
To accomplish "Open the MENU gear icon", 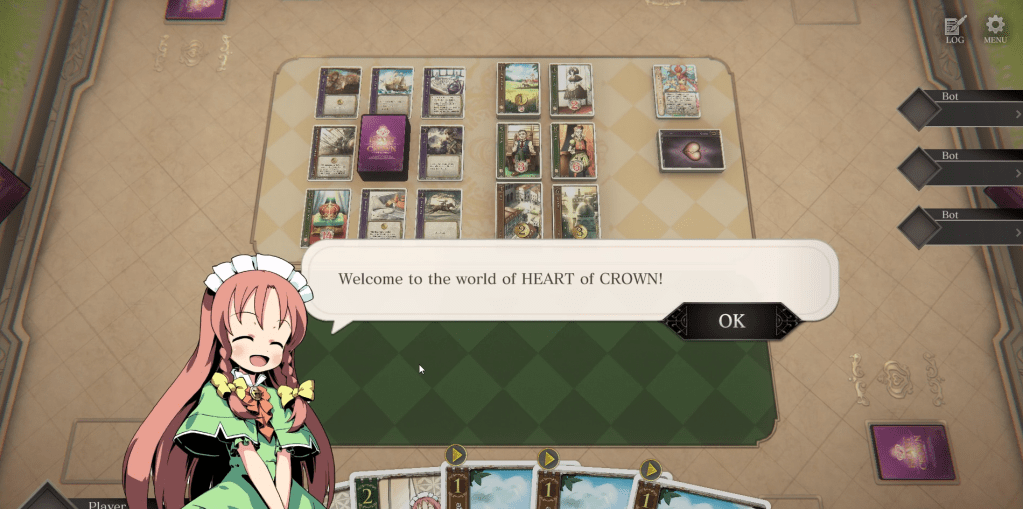I will click(995, 30).
